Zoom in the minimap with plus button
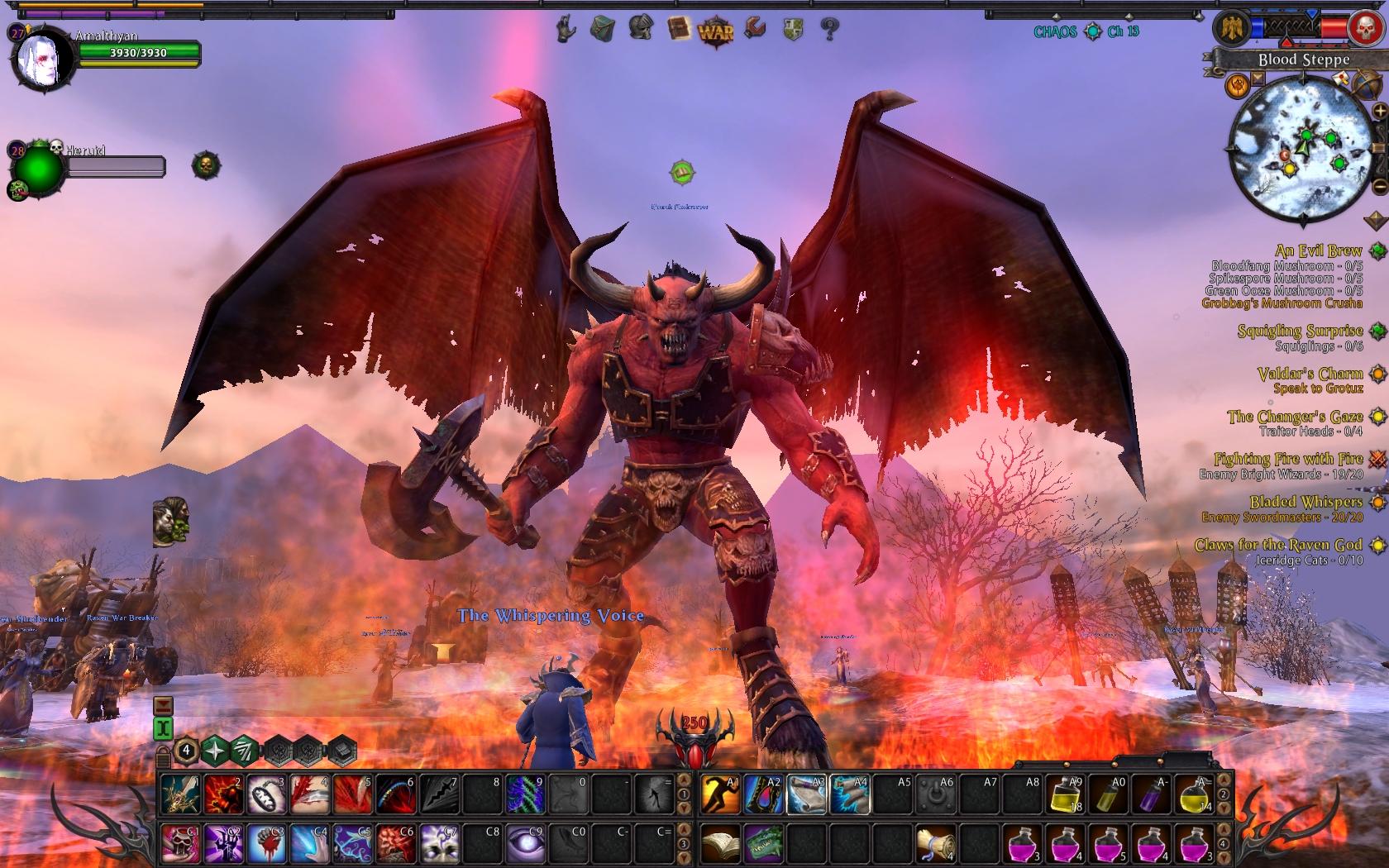This screenshot has width=1389, height=868. [x=1378, y=111]
